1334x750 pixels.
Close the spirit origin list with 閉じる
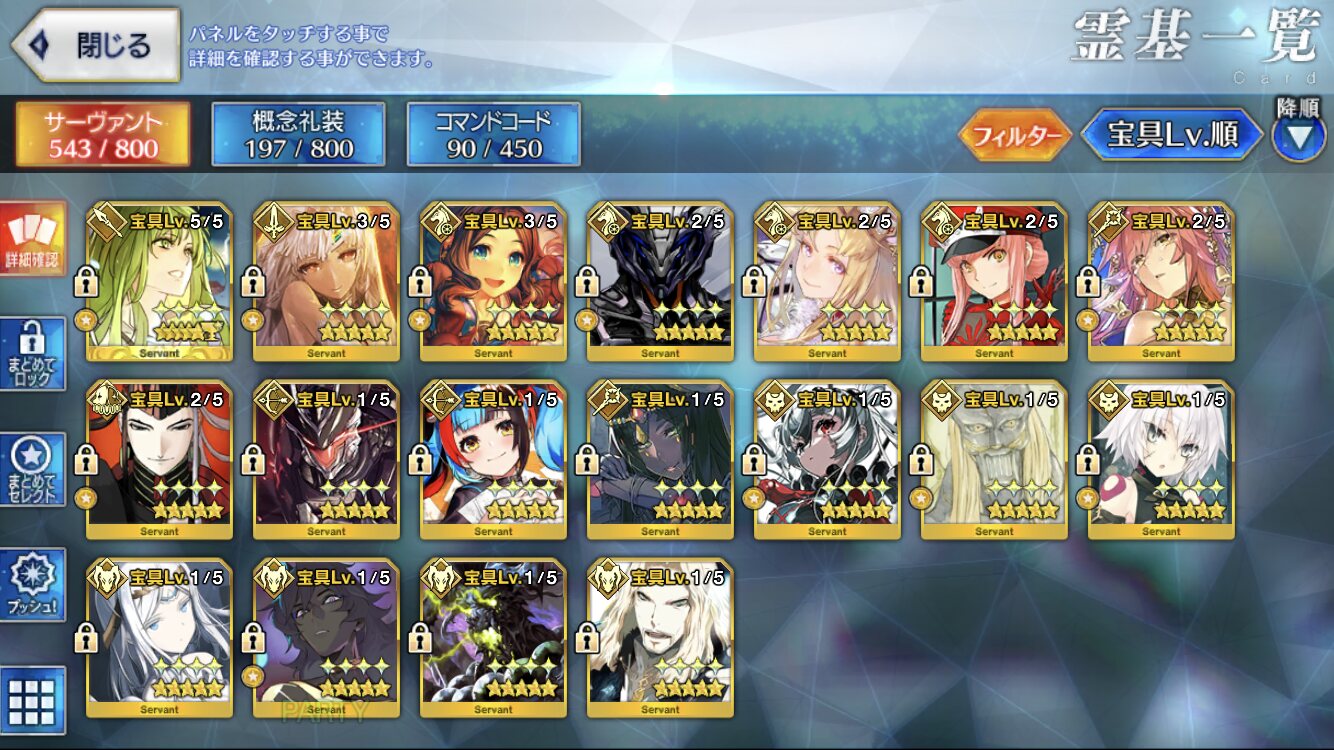(96, 45)
